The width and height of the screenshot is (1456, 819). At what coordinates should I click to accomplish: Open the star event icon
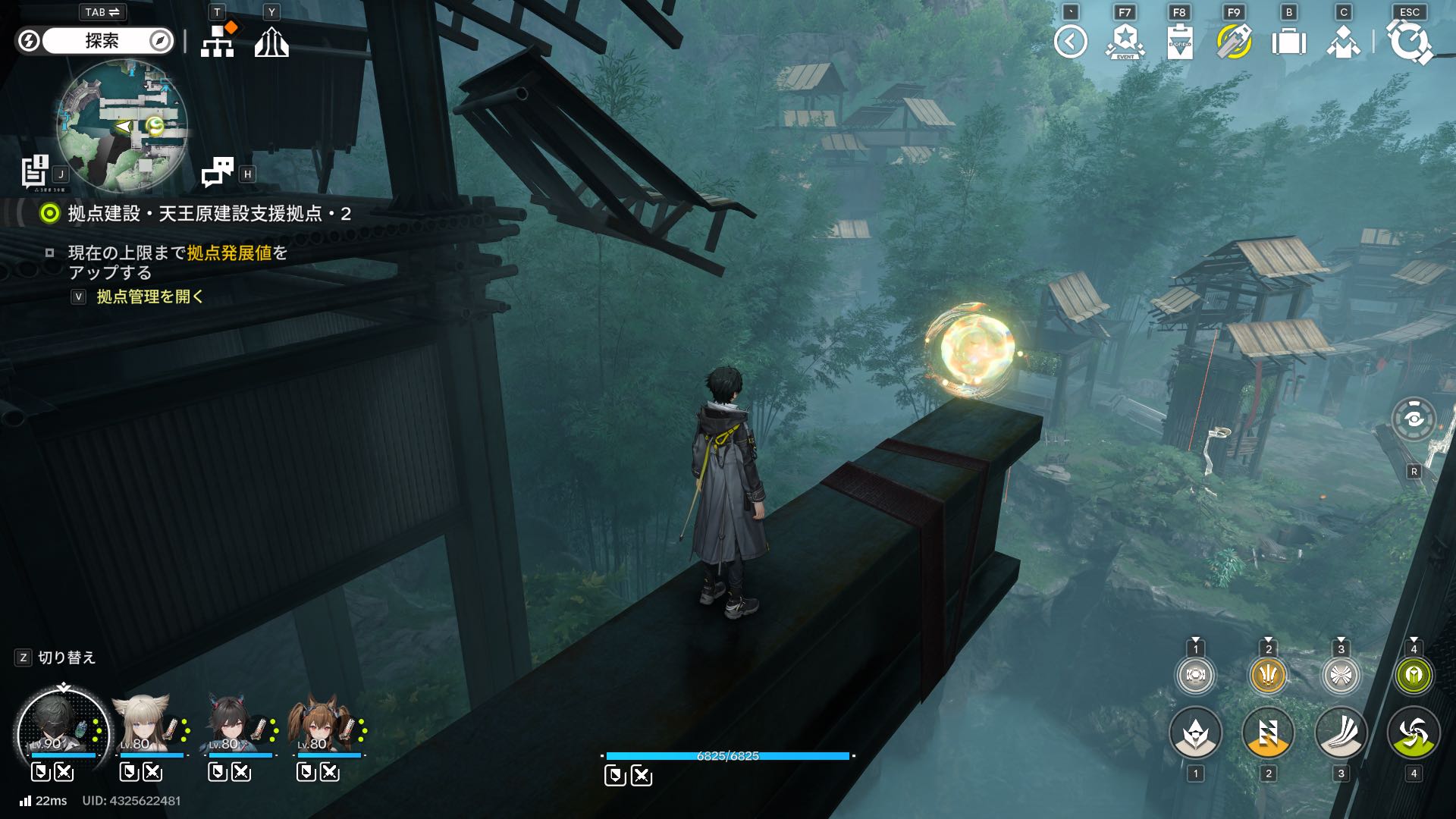pyautogui.click(x=1125, y=42)
